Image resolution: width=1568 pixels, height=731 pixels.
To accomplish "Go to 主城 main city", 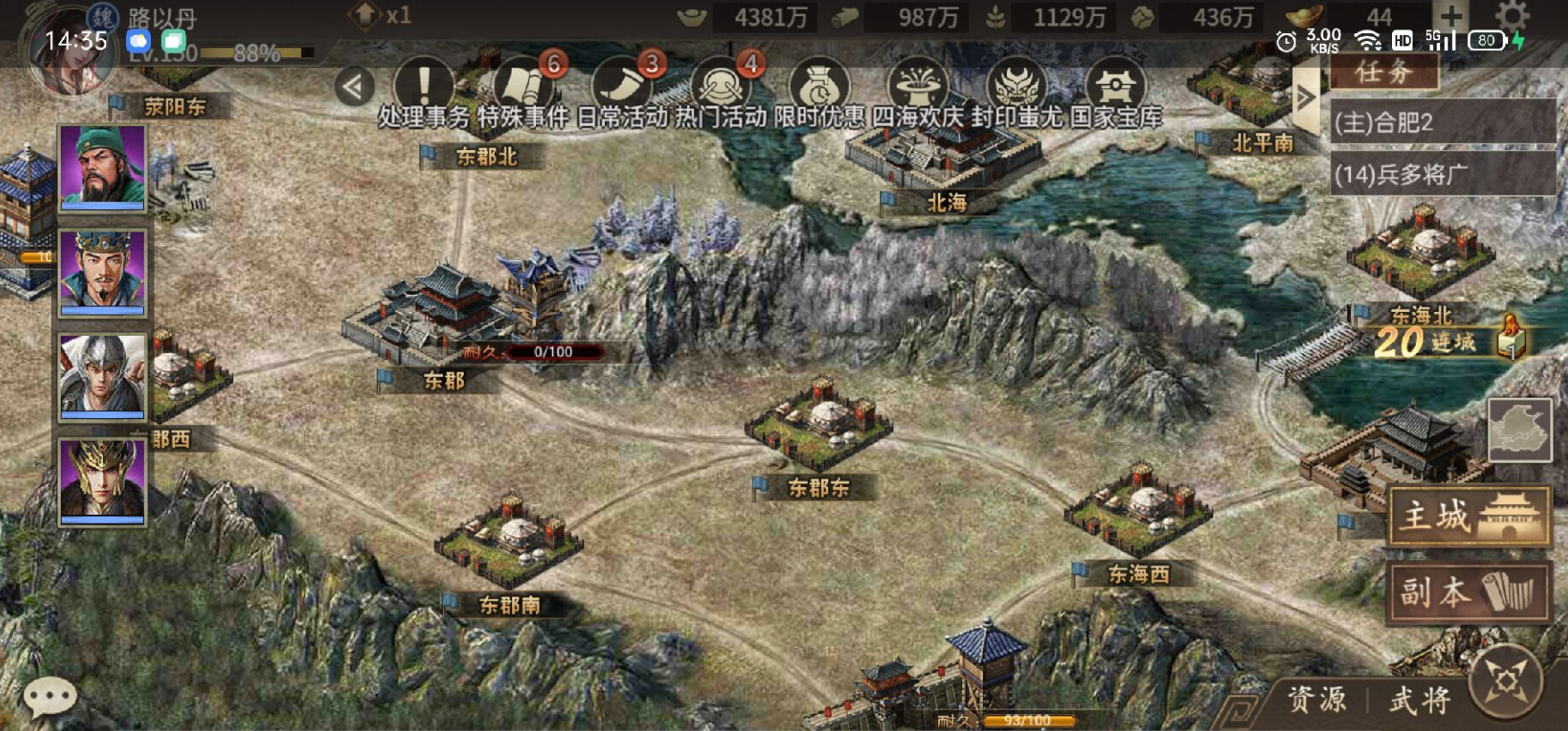I will click(x=1470, y=517).
